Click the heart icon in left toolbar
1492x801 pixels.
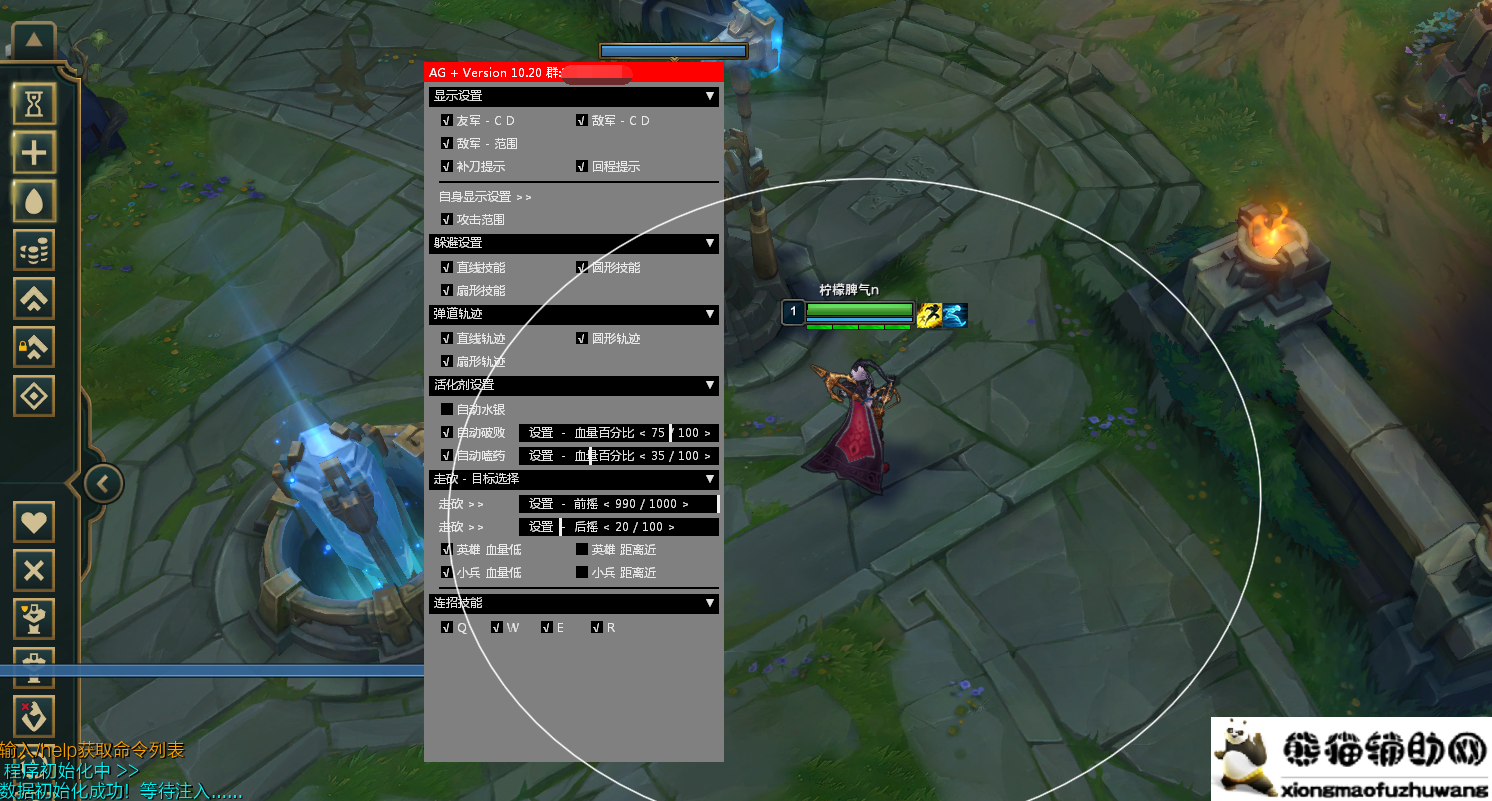point(34,522)
